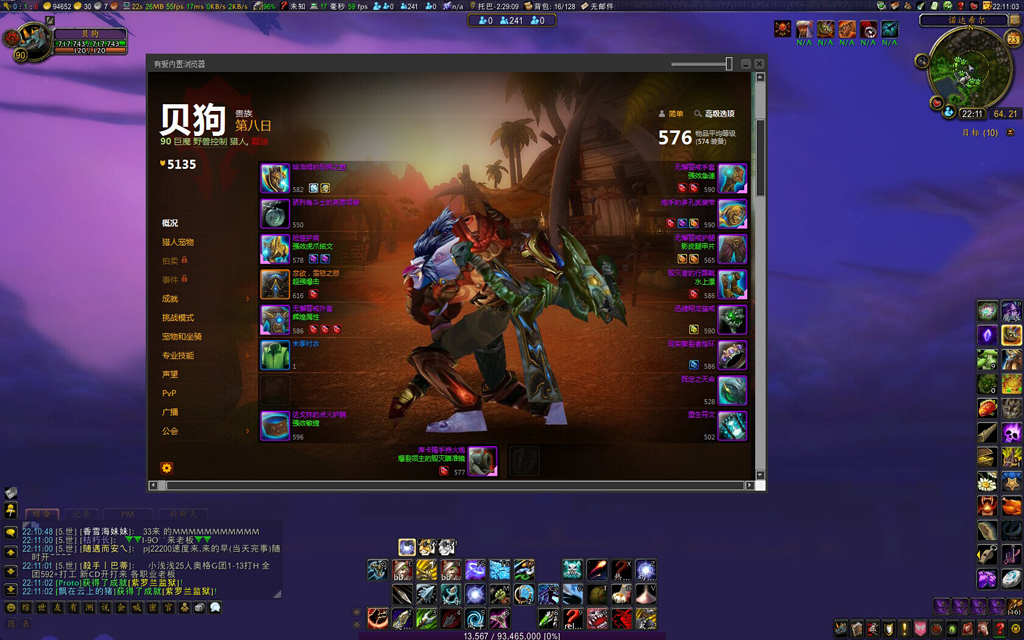Viewport: 1024px width, 640px height.
Task: Close the built-in browser window
Action: 760,64
